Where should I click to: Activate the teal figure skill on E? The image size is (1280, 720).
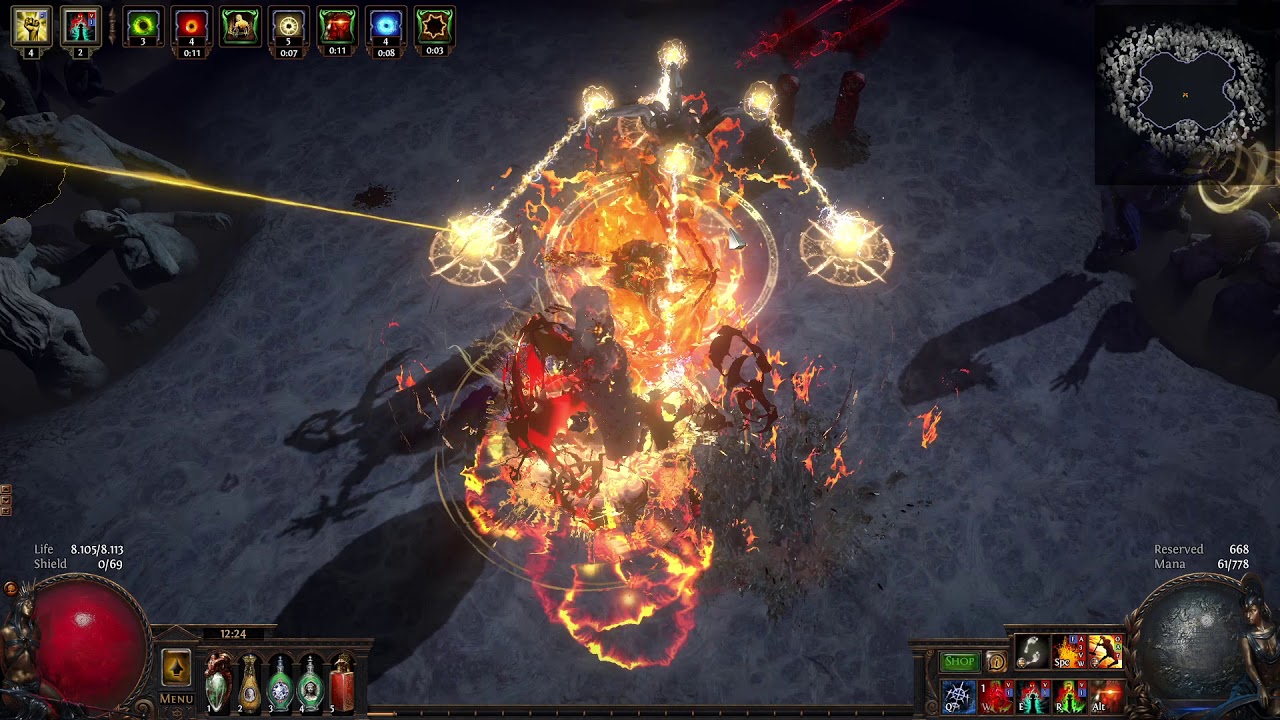(x=1031, y=696)
